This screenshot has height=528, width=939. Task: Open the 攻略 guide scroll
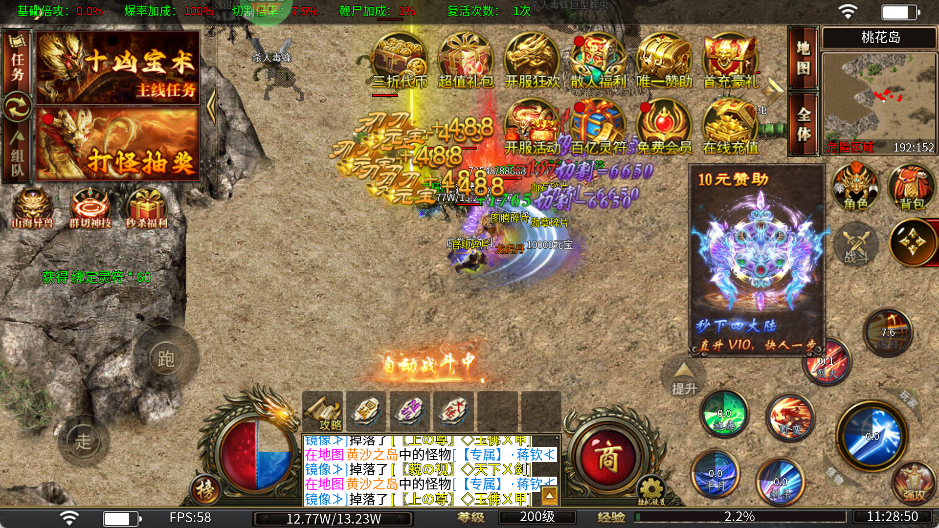pos(323,410)
